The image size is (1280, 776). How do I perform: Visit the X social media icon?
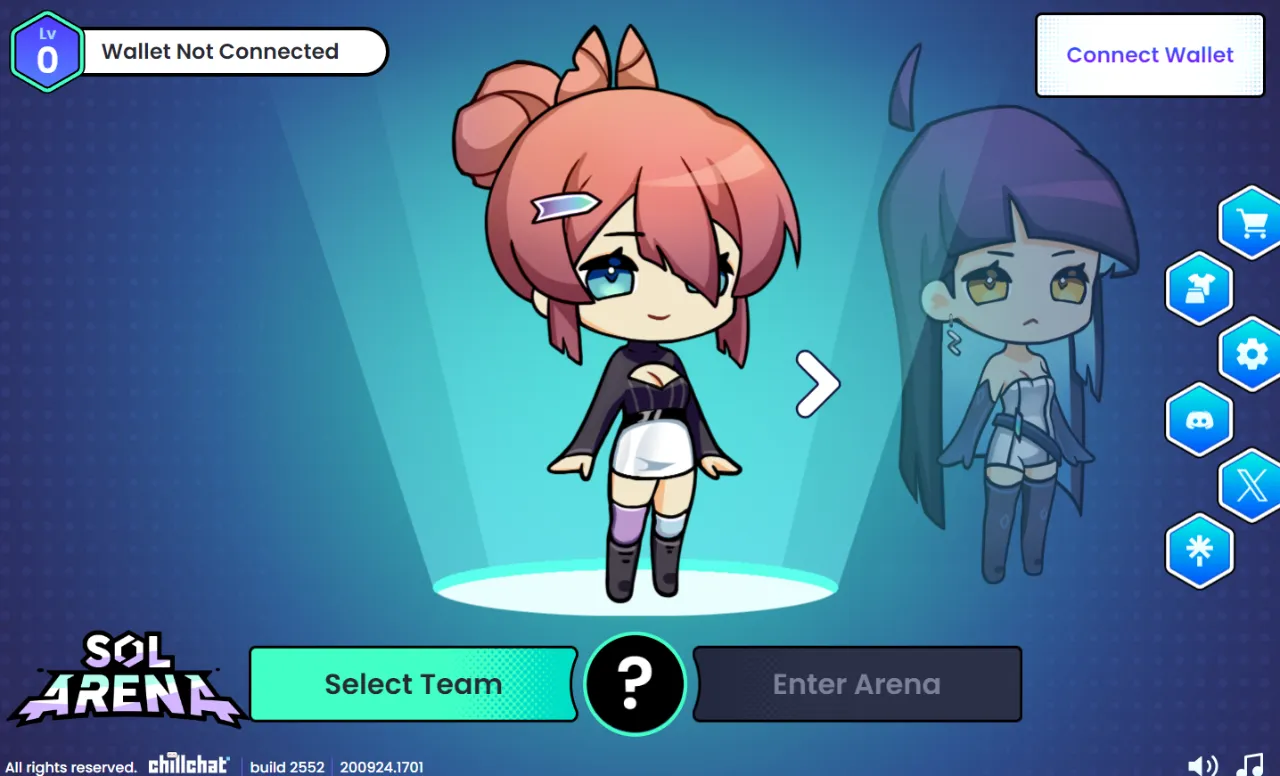(1251, 487)
